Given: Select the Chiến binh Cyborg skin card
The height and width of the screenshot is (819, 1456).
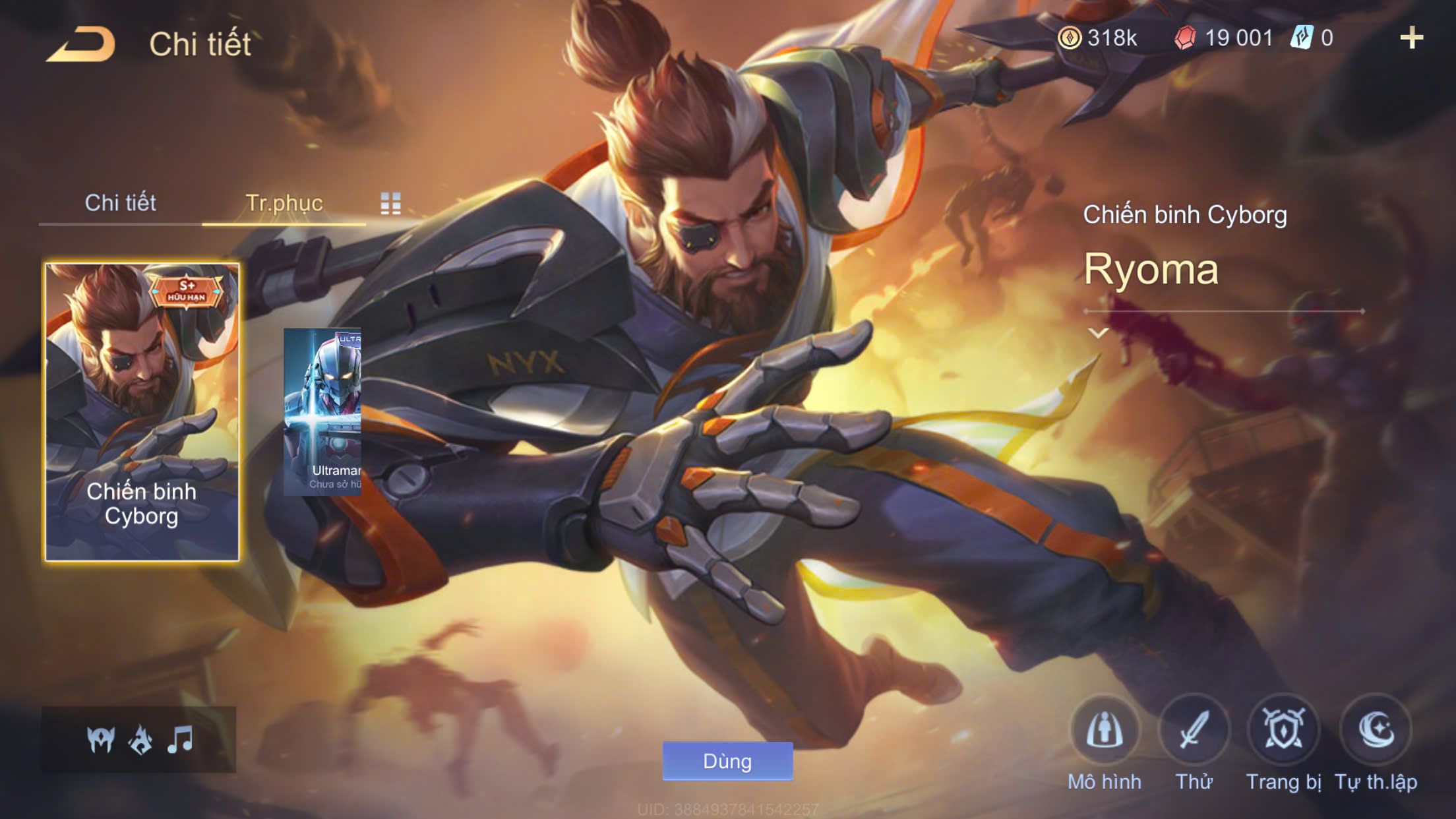Looking at the screenshot, I should [142, 412].
